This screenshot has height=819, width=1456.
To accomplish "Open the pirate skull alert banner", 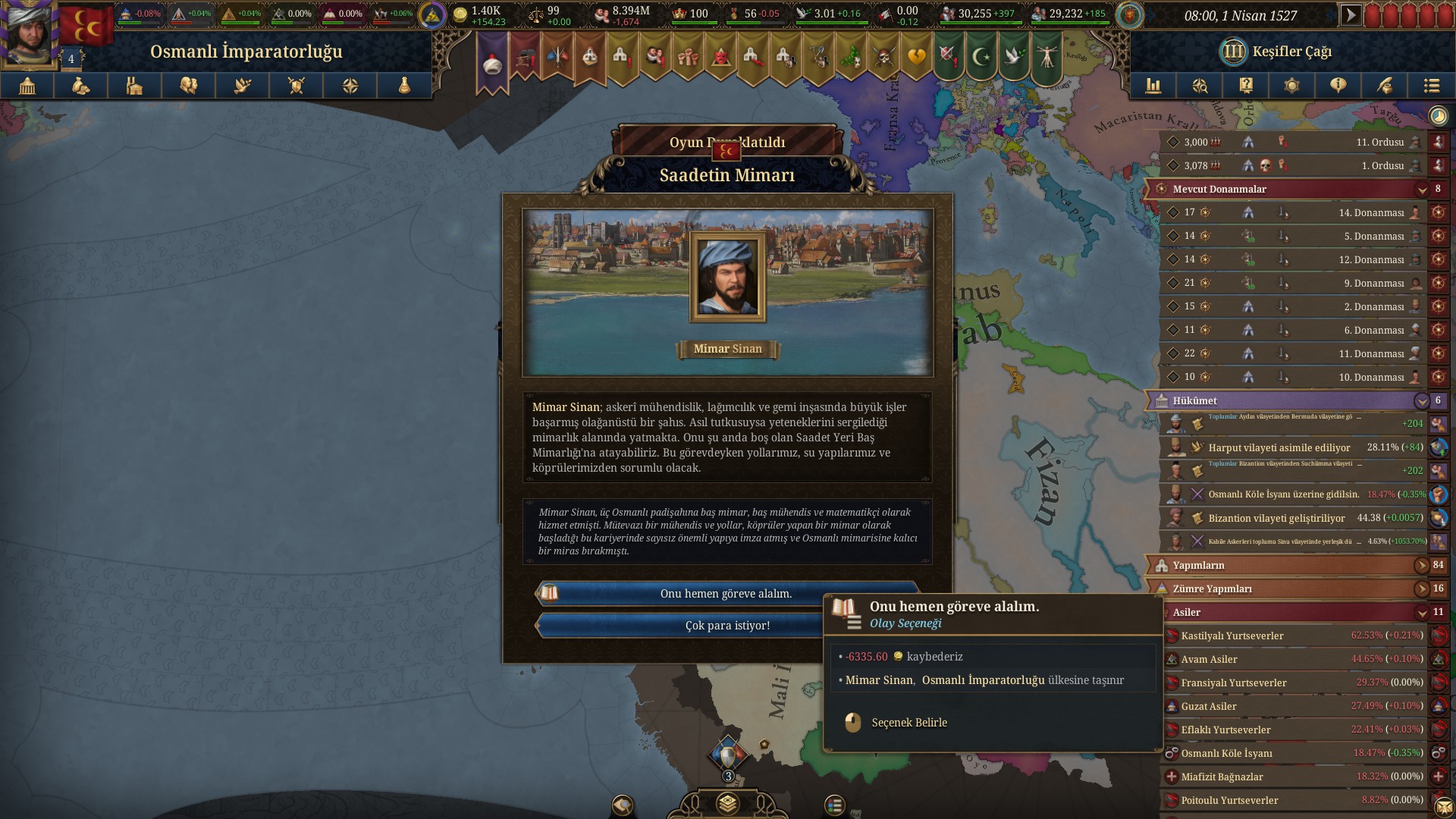I will tap(883, 57).
